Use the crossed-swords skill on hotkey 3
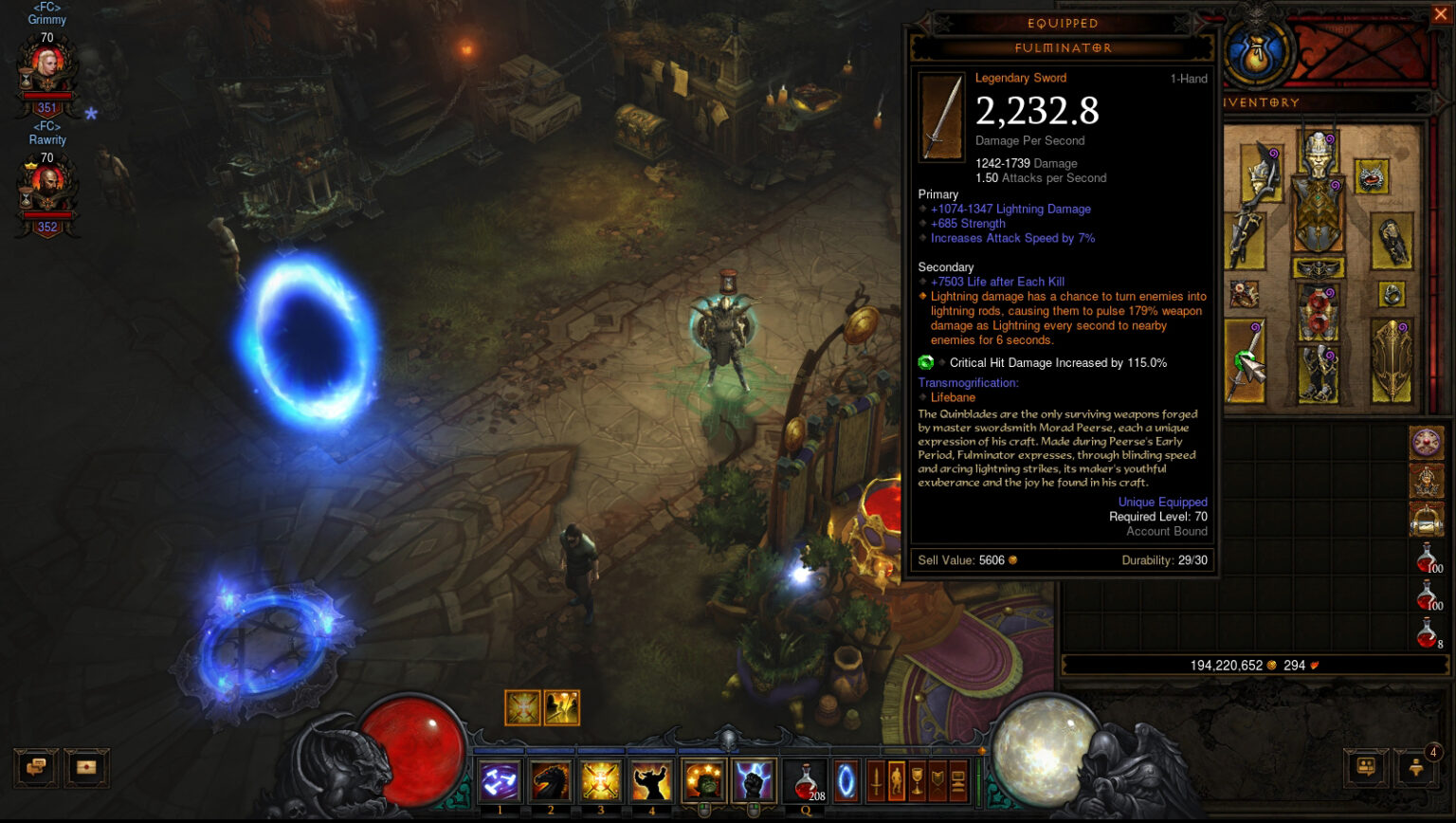The width and height of the screenshot is (1456, 823). pos(599,779)
